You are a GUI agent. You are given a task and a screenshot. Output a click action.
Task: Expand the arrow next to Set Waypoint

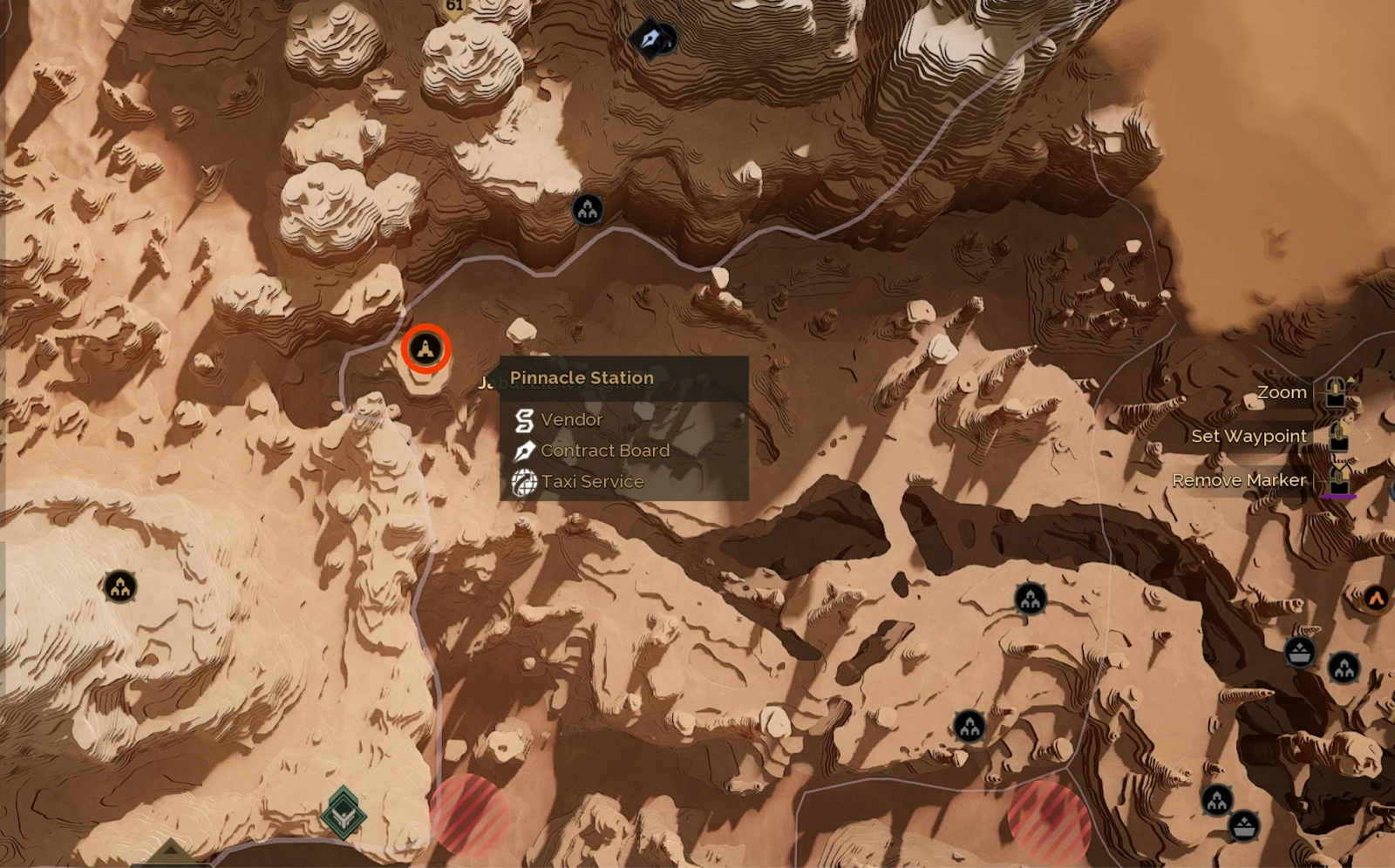pos(1368,437)
